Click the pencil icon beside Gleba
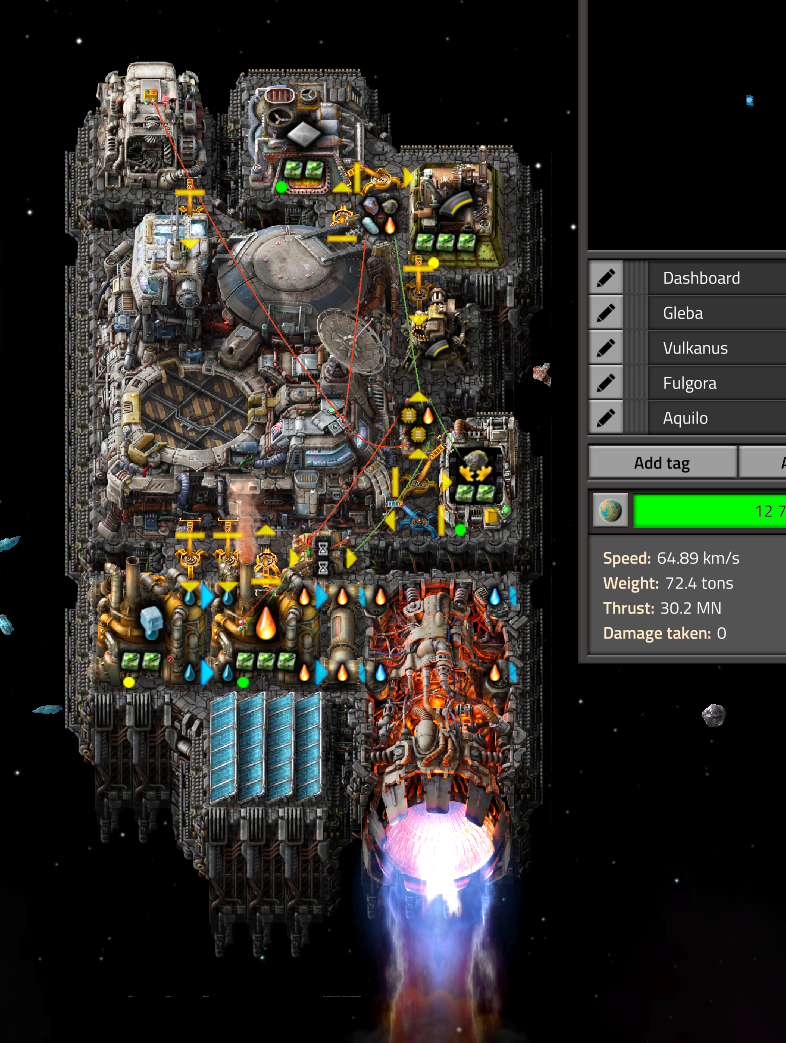 tap(605, 313)
